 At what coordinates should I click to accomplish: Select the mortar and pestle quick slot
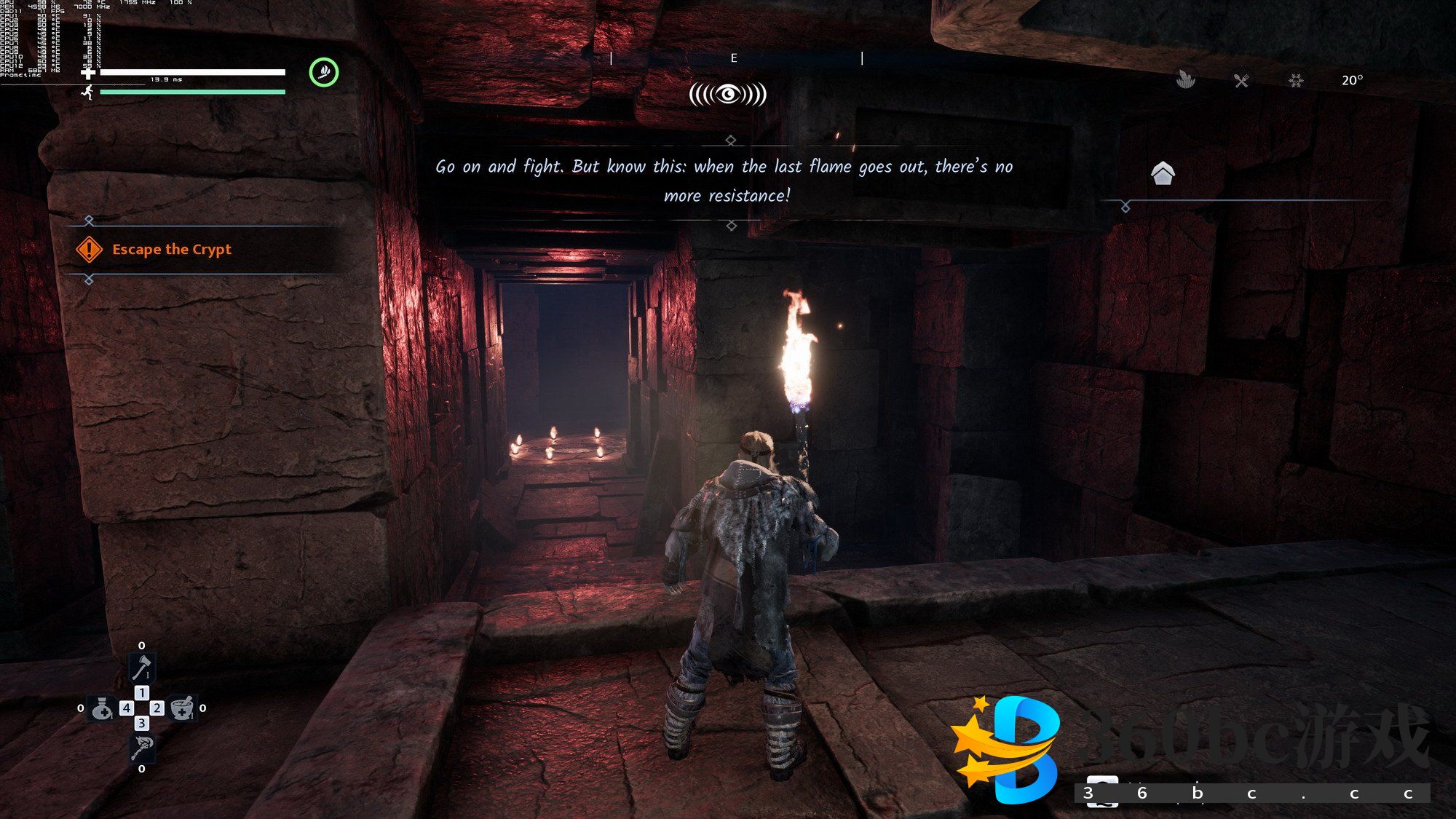tap(182, 708)
